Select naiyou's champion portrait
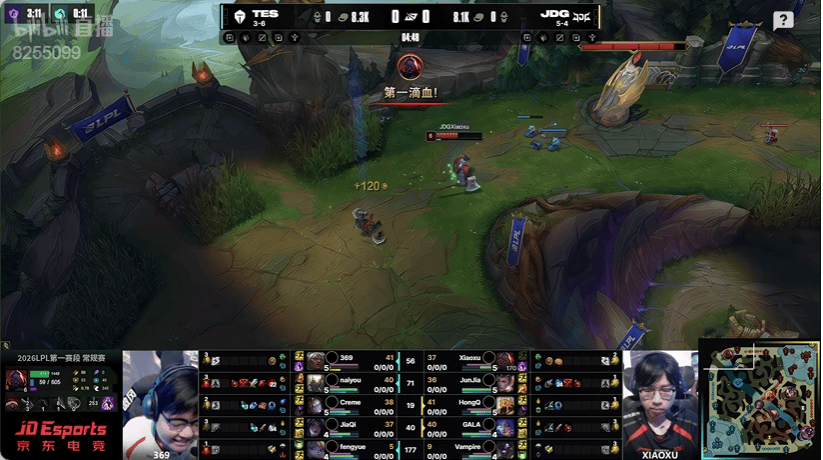Viewport: 823px width, 460px height. 316,383
